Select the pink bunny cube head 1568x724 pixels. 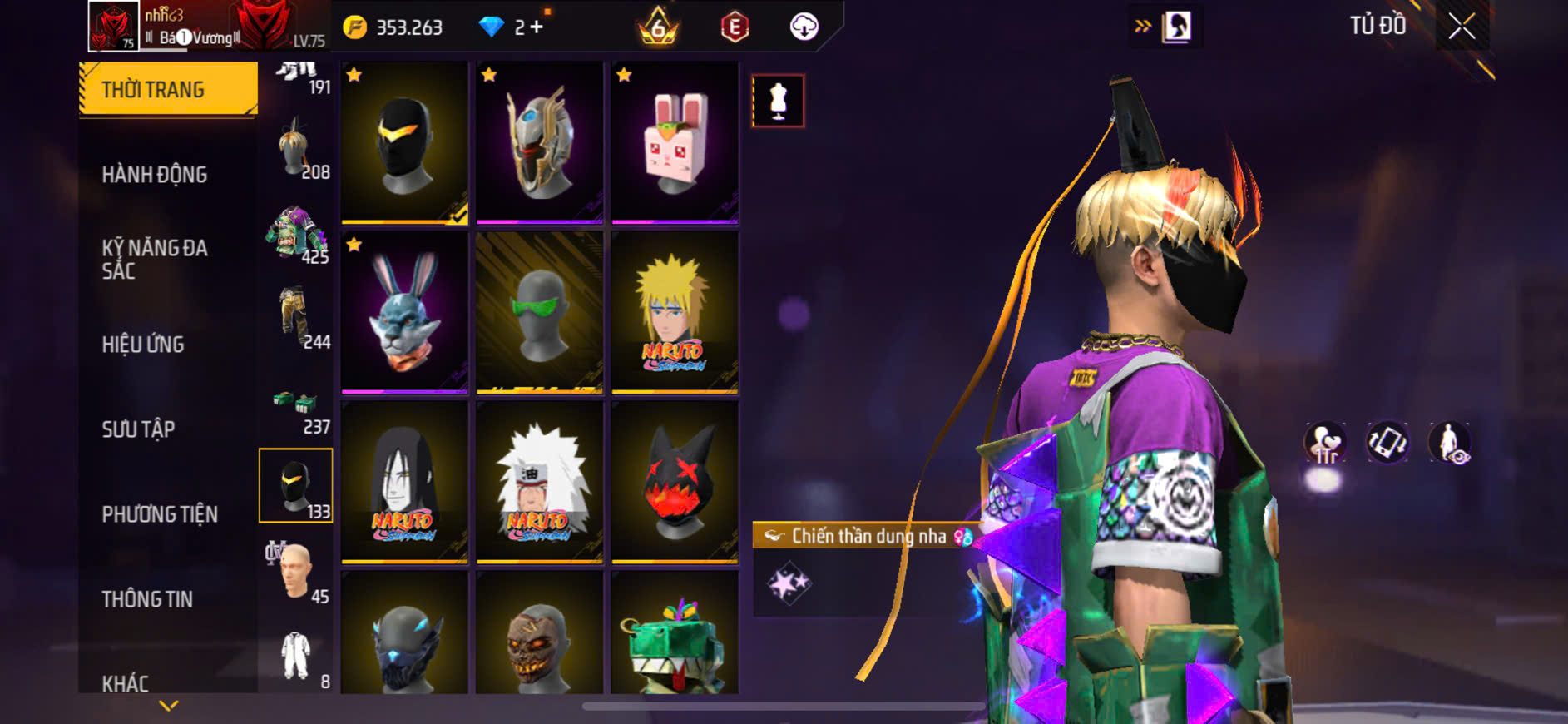675,142
